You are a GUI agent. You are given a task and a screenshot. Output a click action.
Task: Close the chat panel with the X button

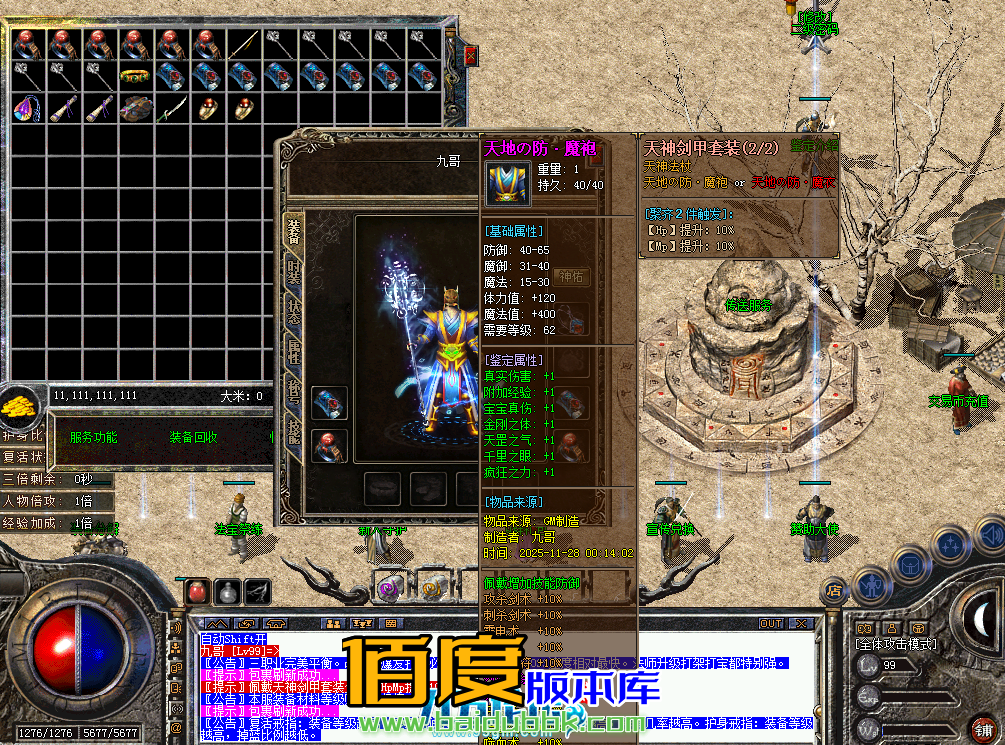click(x=799, y=623)
